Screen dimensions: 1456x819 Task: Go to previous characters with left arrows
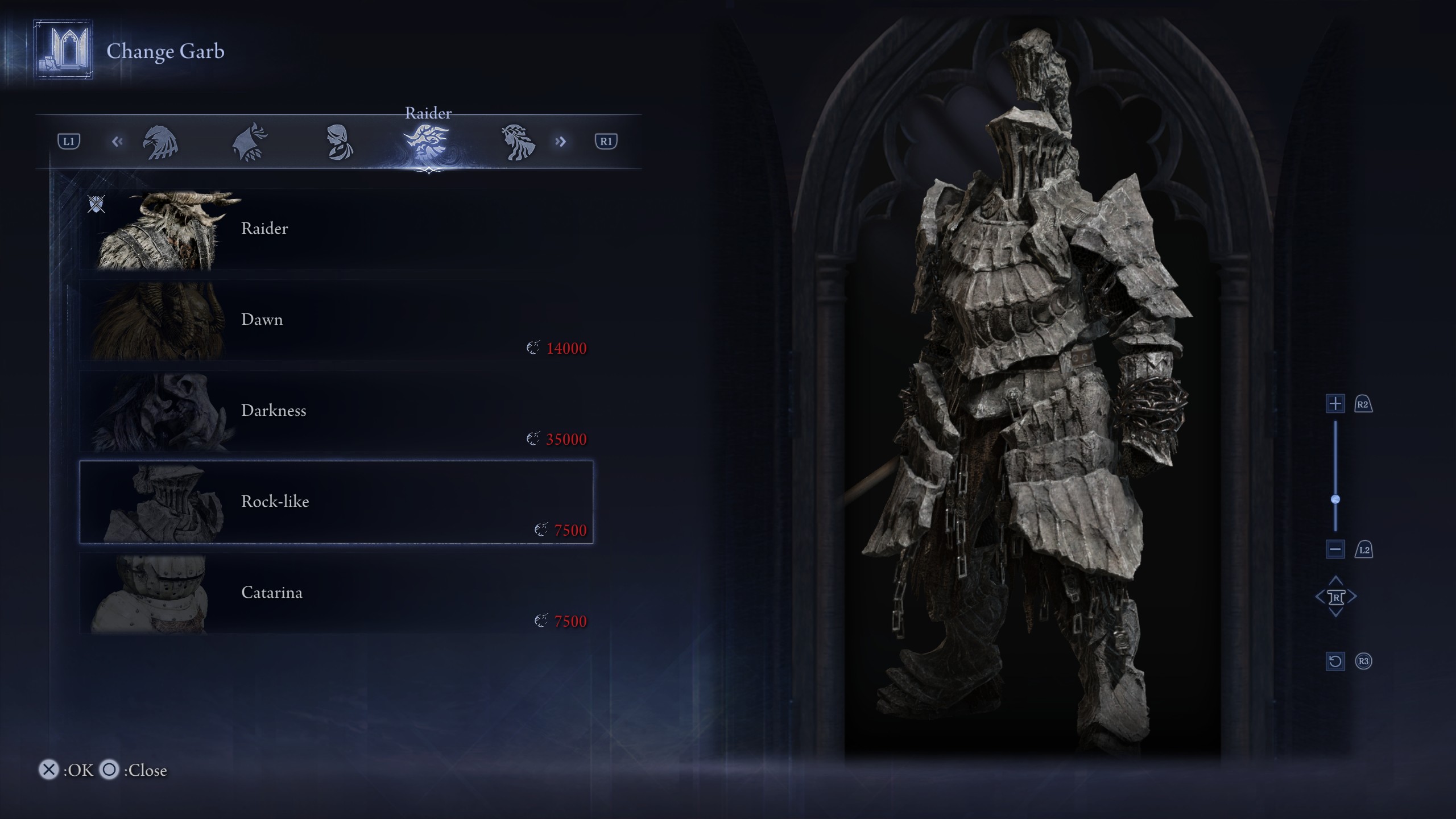pos(117,142)
